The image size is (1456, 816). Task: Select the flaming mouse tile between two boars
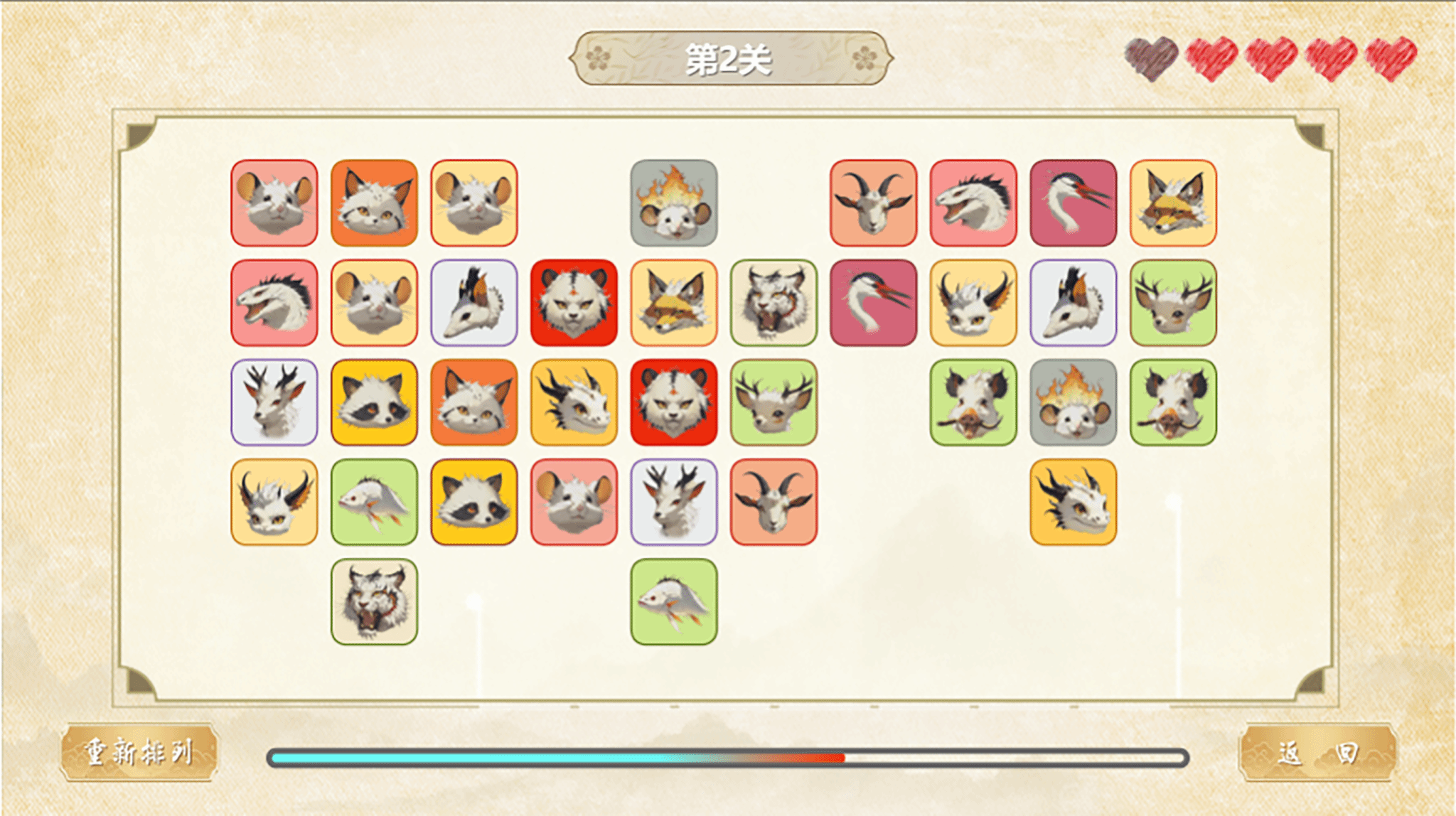pyautogui.click(x=1073, y=402)
